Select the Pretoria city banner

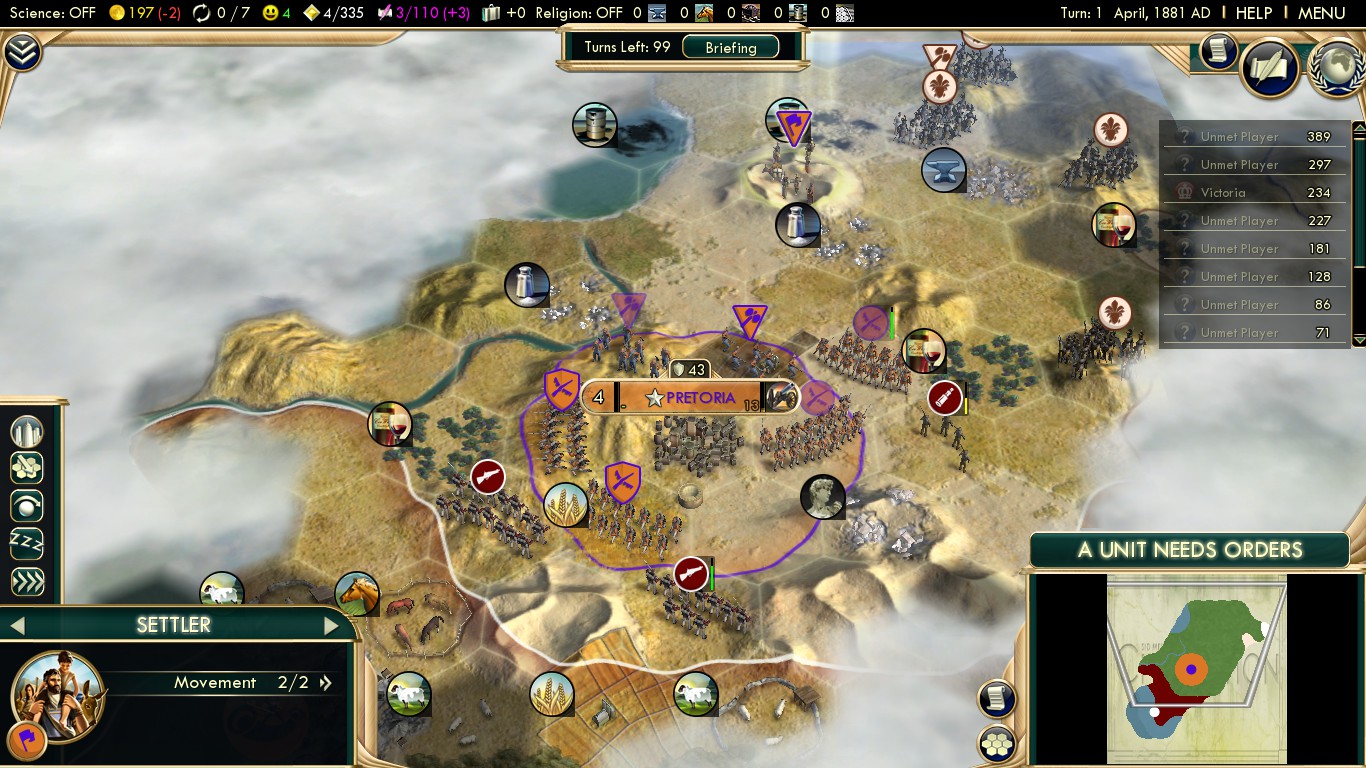[689, 396]
